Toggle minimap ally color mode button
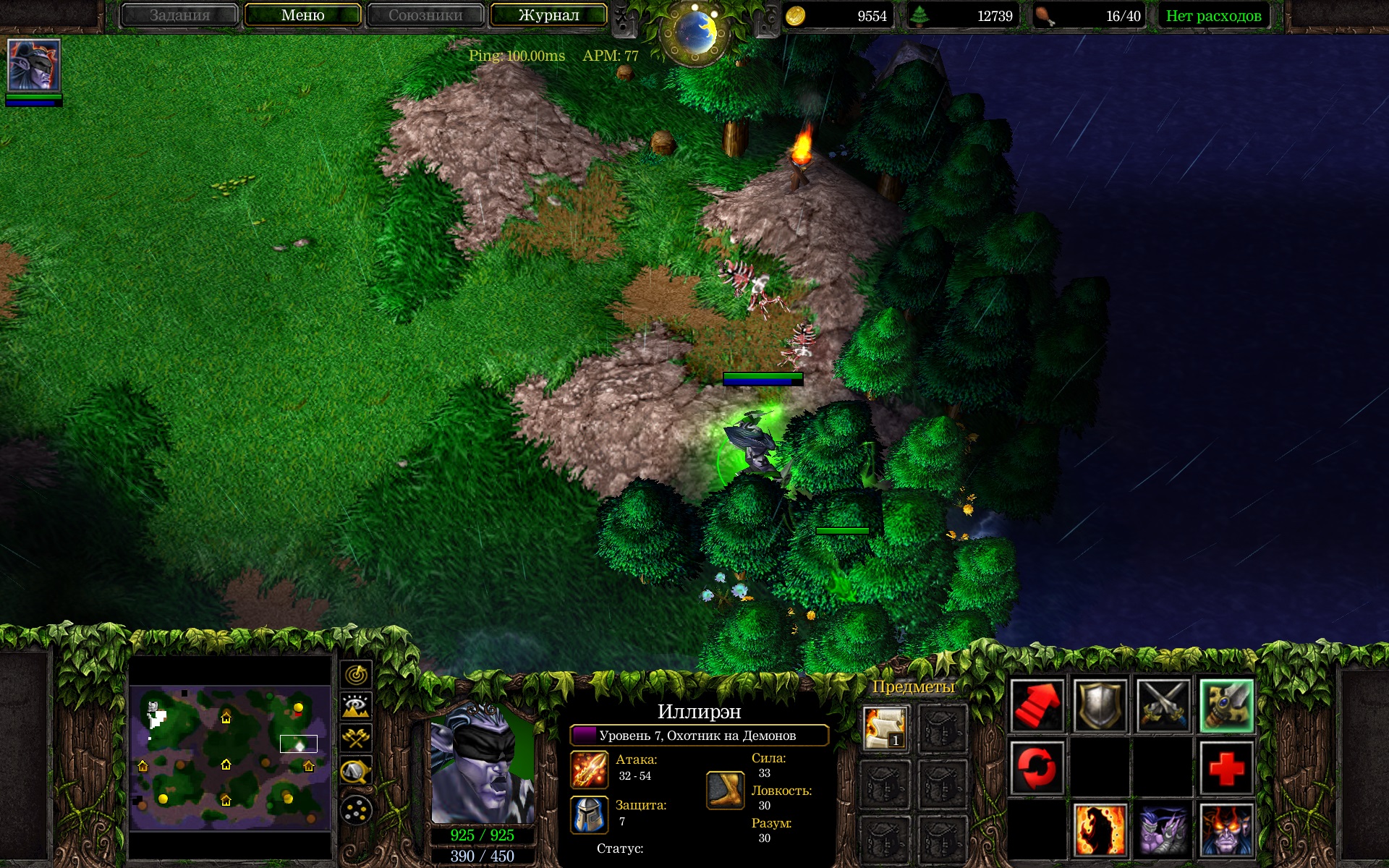This screenshot has width=1389, height=868. pos(356,739)
